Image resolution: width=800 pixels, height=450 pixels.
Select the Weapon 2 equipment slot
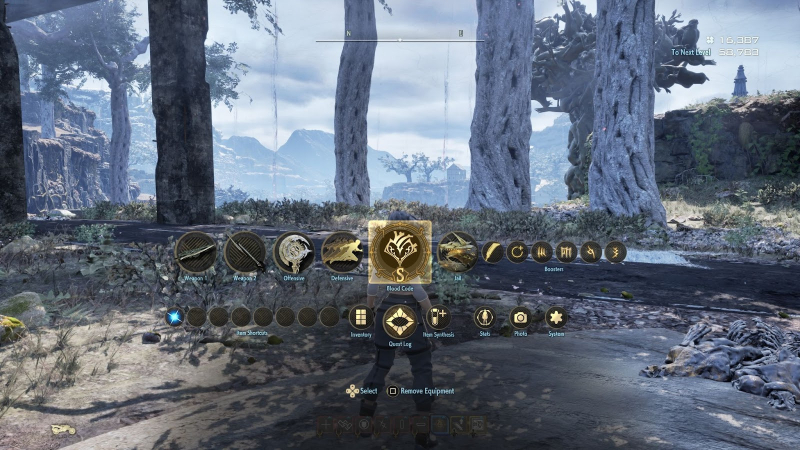[245, 252]
